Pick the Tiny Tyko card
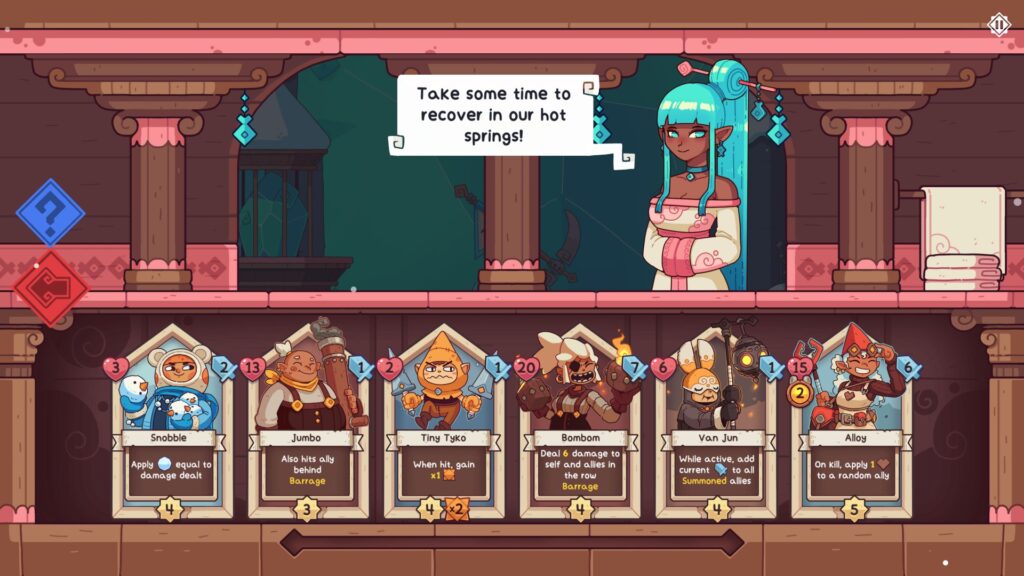Image resolution: width=1024 pixels, height=576 pixels. [x=444, y=420]
